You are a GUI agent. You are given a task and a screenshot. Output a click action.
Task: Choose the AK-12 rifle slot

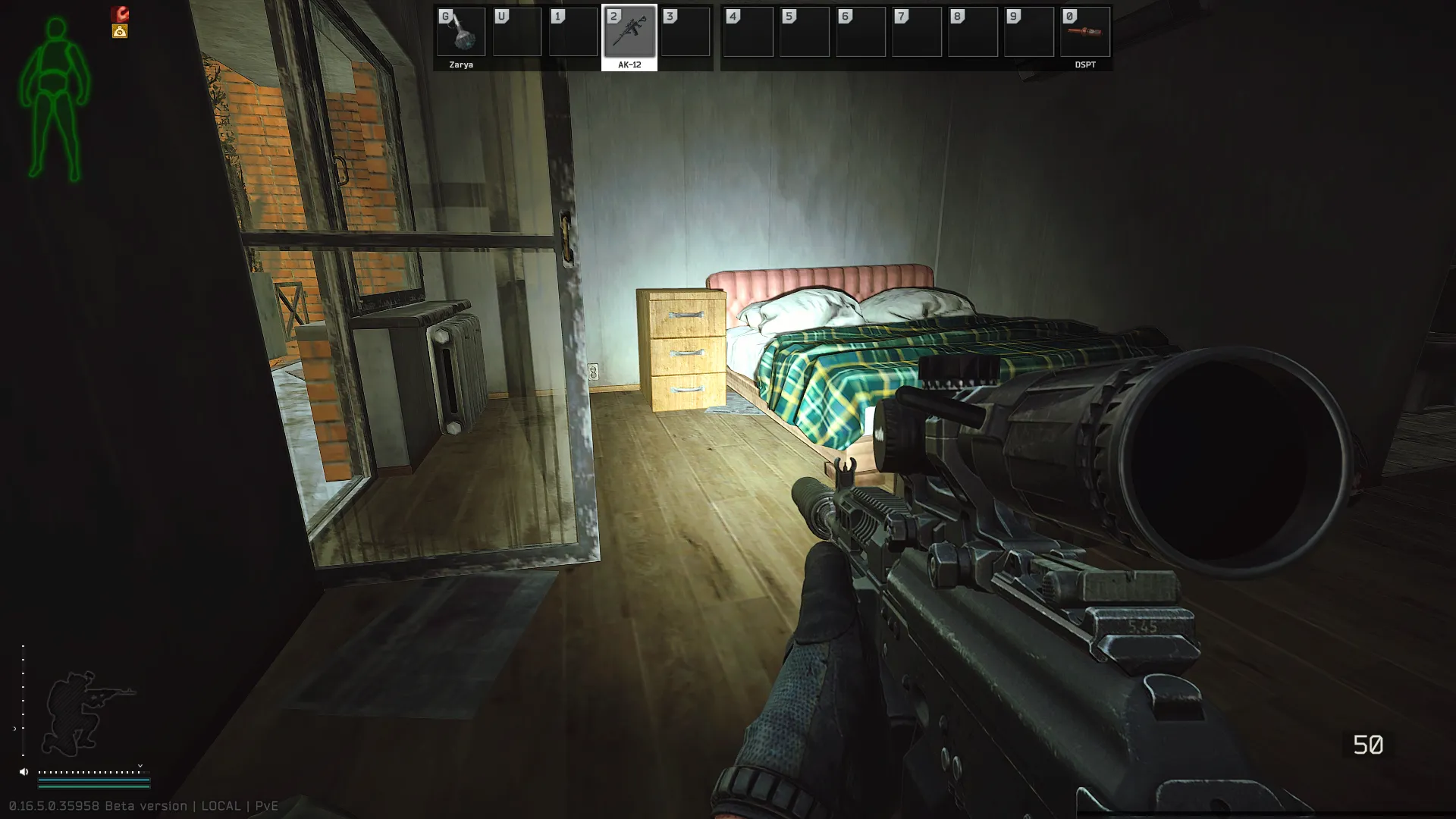629,33
